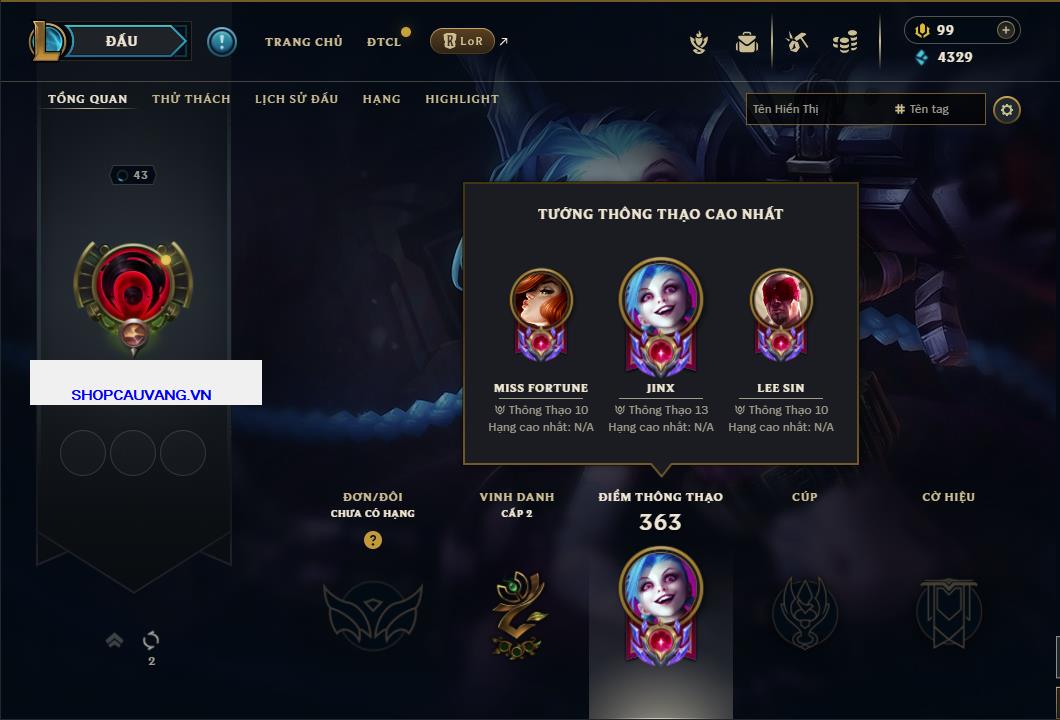
Task: Click the plus button beside RP balance
Action: point(1006,30)
